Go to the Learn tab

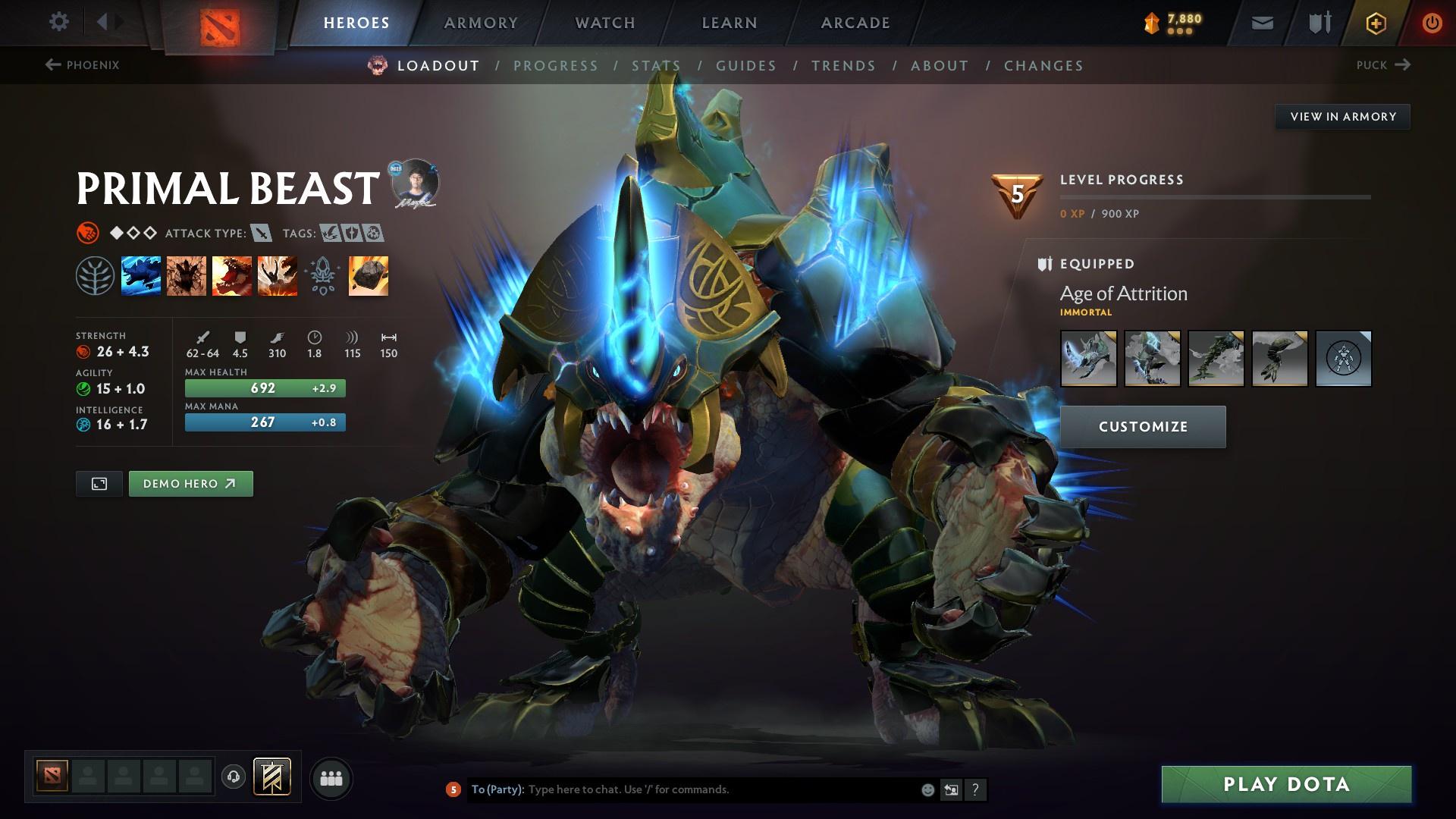click(730, 23)
